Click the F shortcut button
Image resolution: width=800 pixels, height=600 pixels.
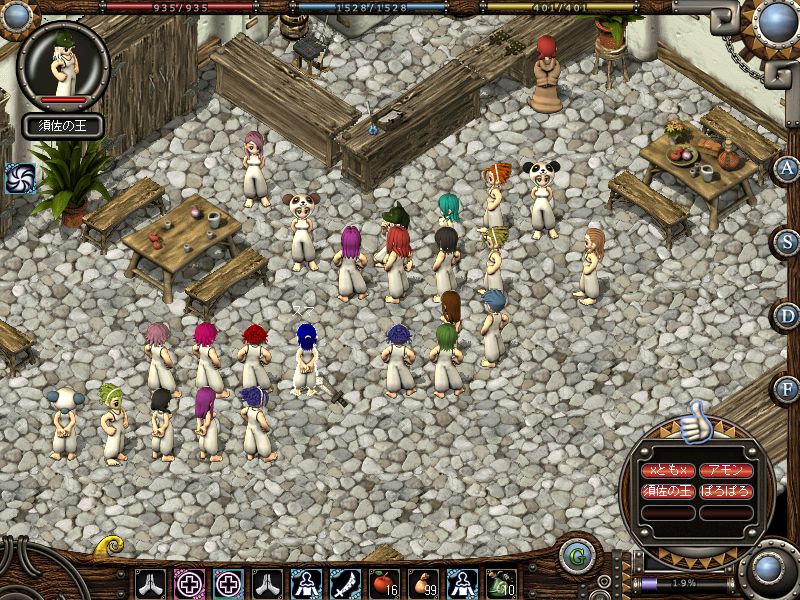tap(788, 388)
